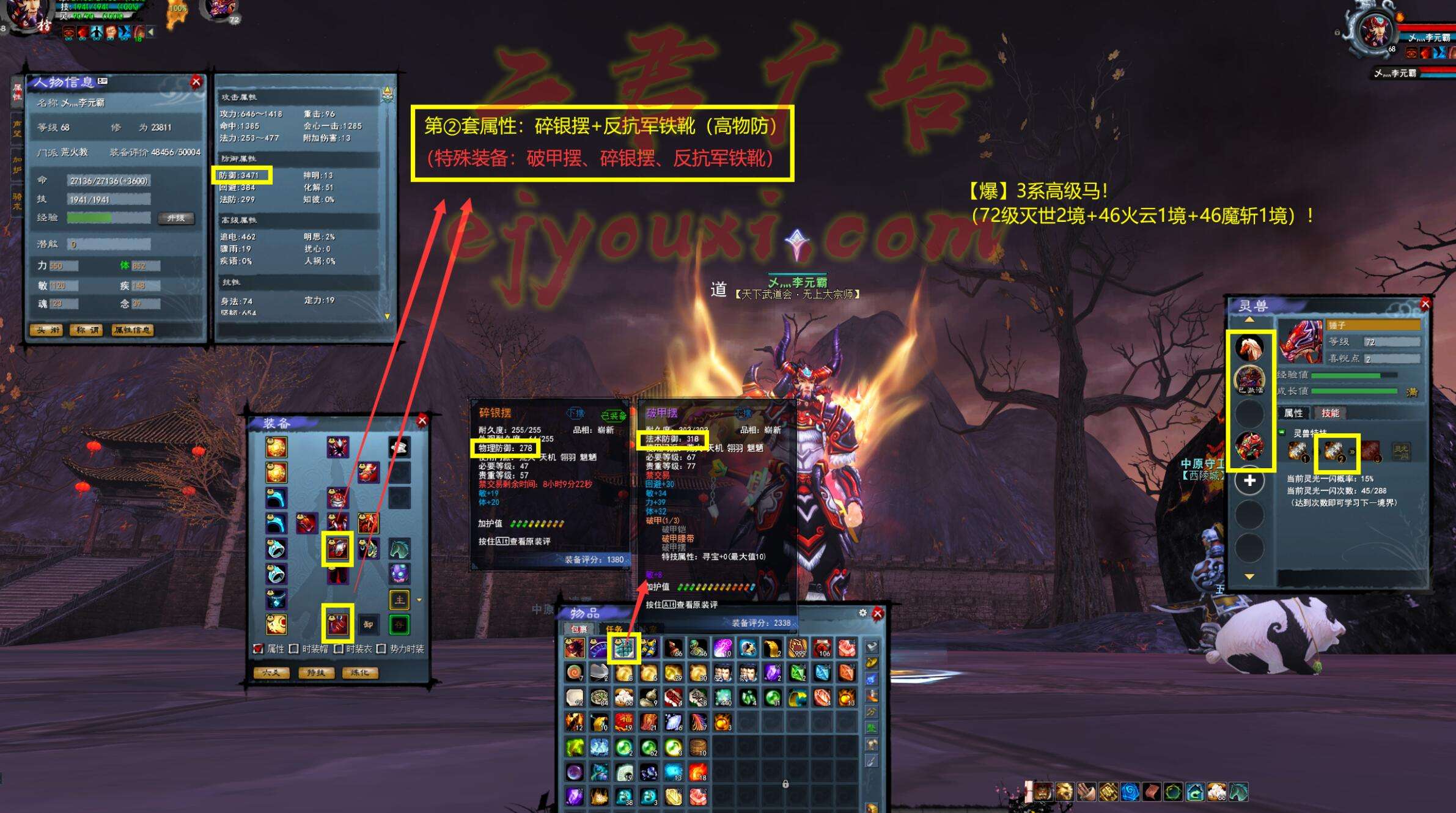Close the 人物信息 character info panel
The image size is (1456, 813).
196,82
